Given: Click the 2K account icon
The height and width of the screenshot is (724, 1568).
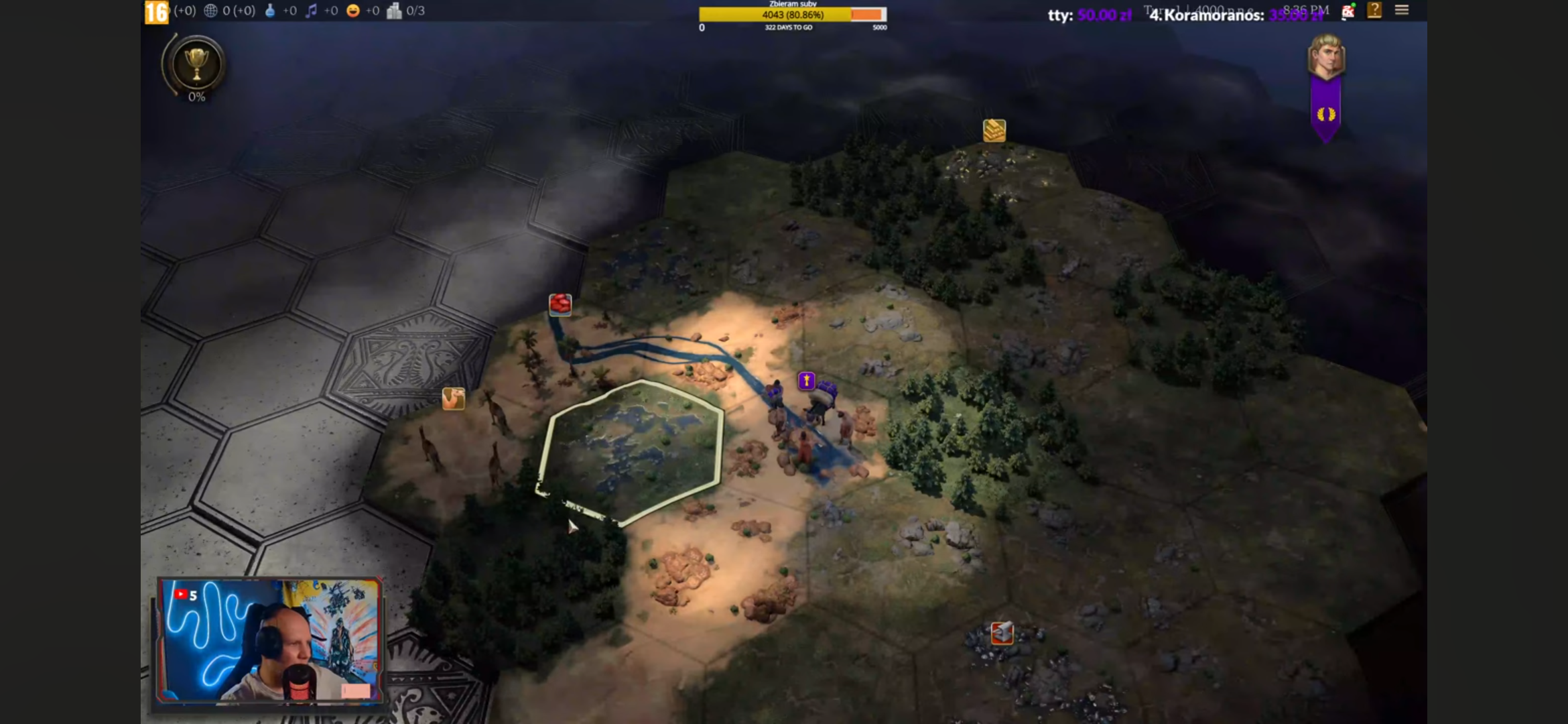Looking at the screenshot, I should pyautogui.click(x=1348, y=11).
